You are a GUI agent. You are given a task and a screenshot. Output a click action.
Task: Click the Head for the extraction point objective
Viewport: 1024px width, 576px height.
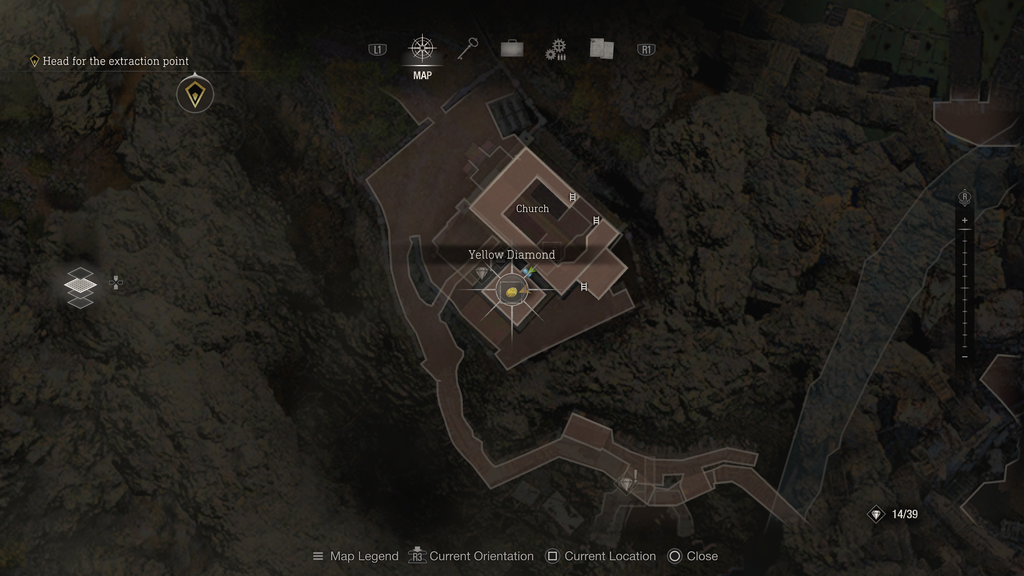coord(115,61)
